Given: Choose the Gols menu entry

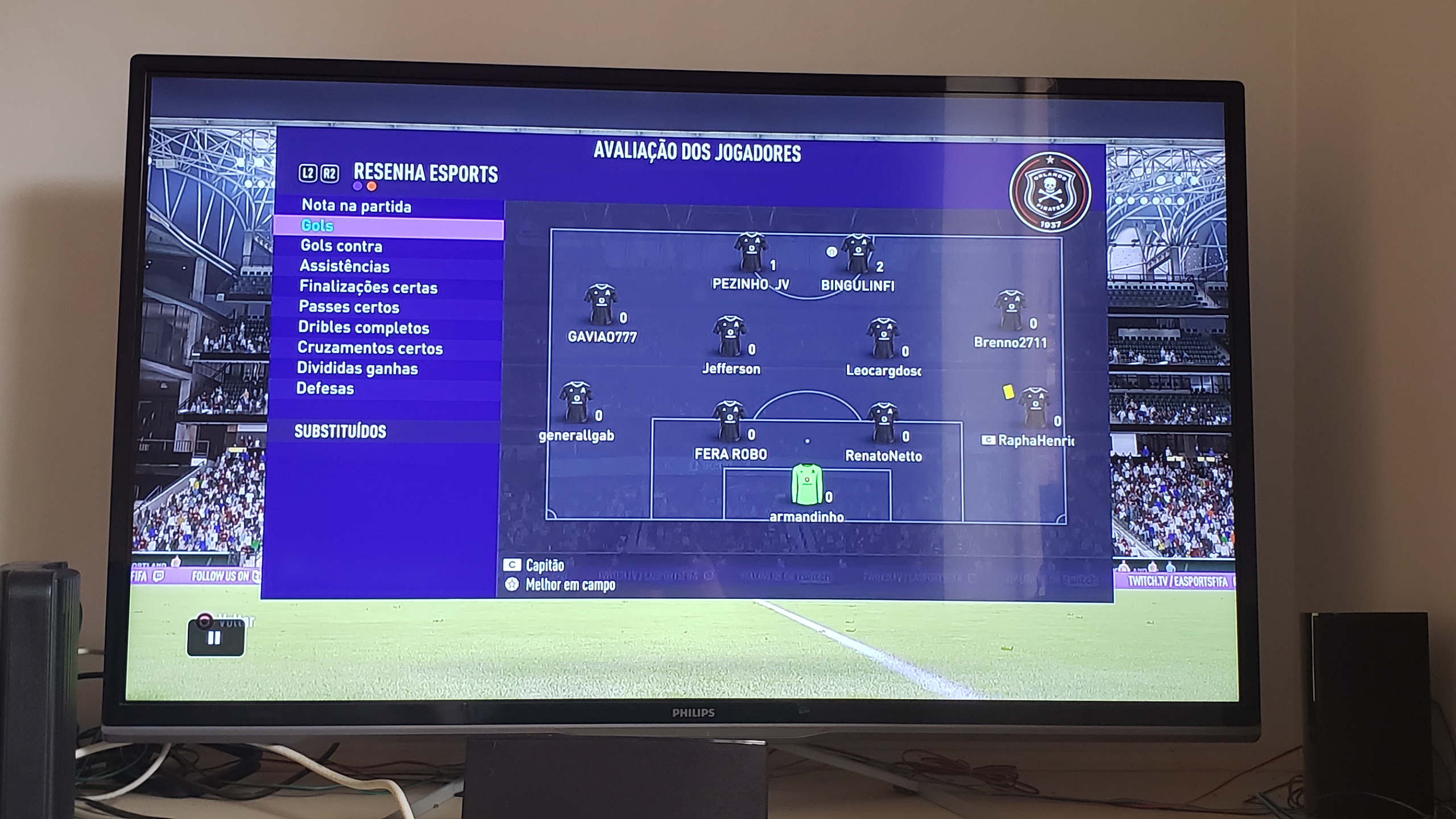Looking at the screenshot, I should click(x=317, y=226).
